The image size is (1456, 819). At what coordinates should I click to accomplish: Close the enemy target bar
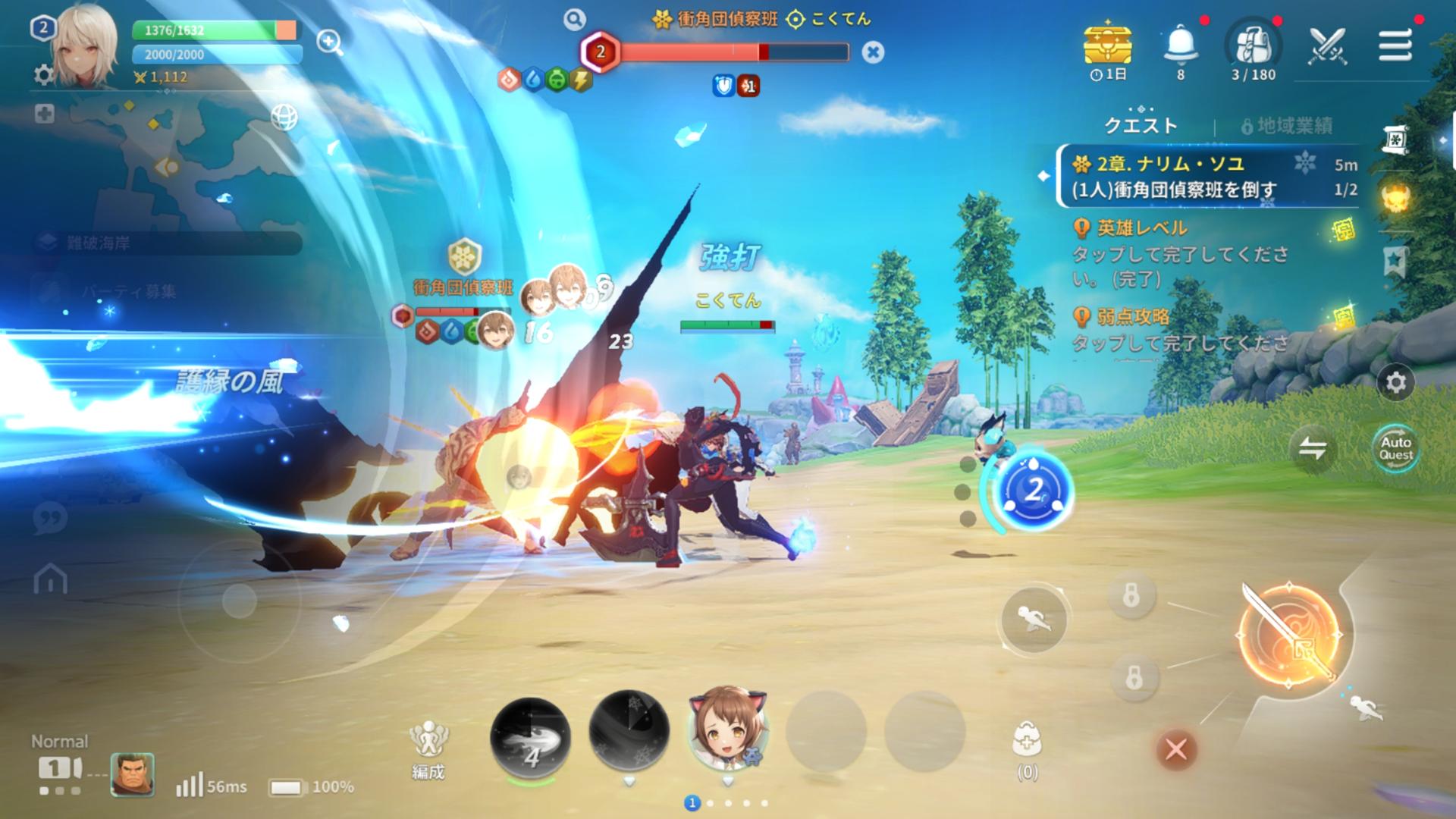click(x=873, y=52)
